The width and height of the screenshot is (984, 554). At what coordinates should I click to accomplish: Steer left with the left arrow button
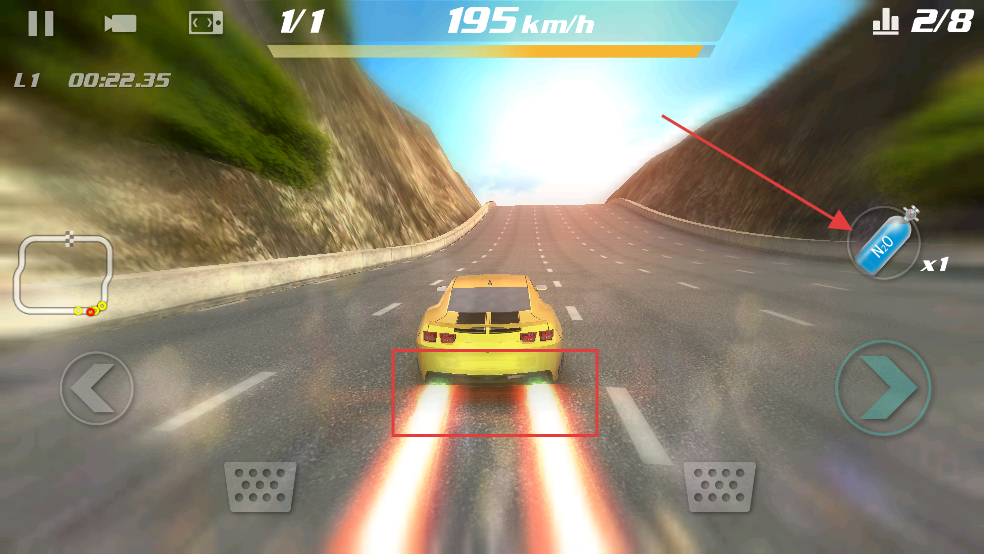(96, 388)
